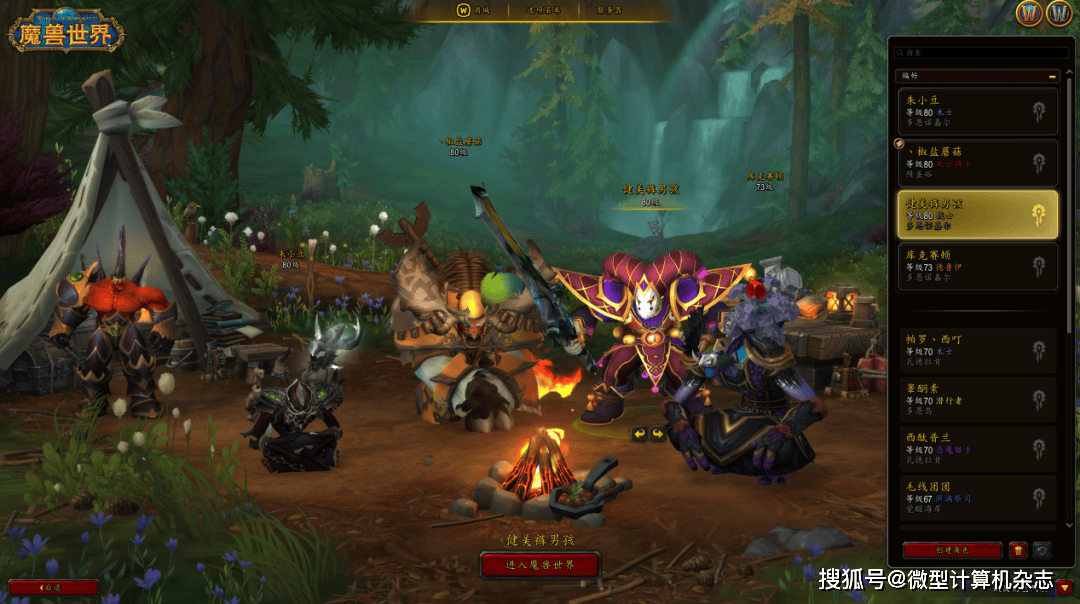Open the 选项菜单 options menu
1080x604 pixels.
(544, 10)
